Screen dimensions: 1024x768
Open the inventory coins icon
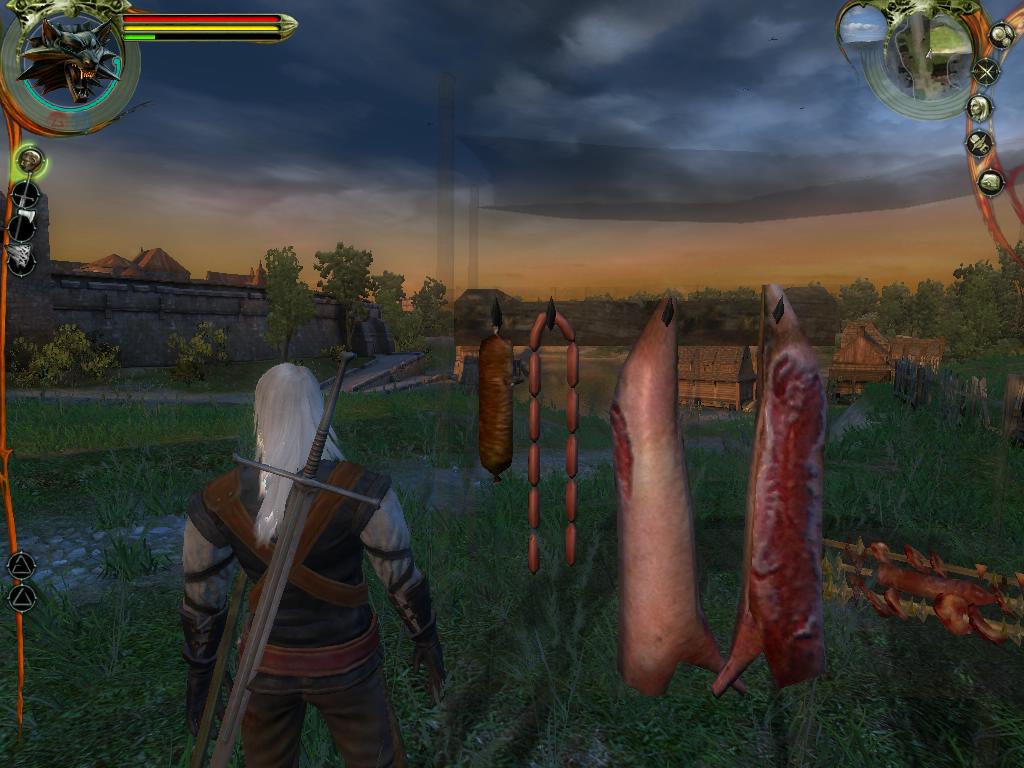(1001, 35)
